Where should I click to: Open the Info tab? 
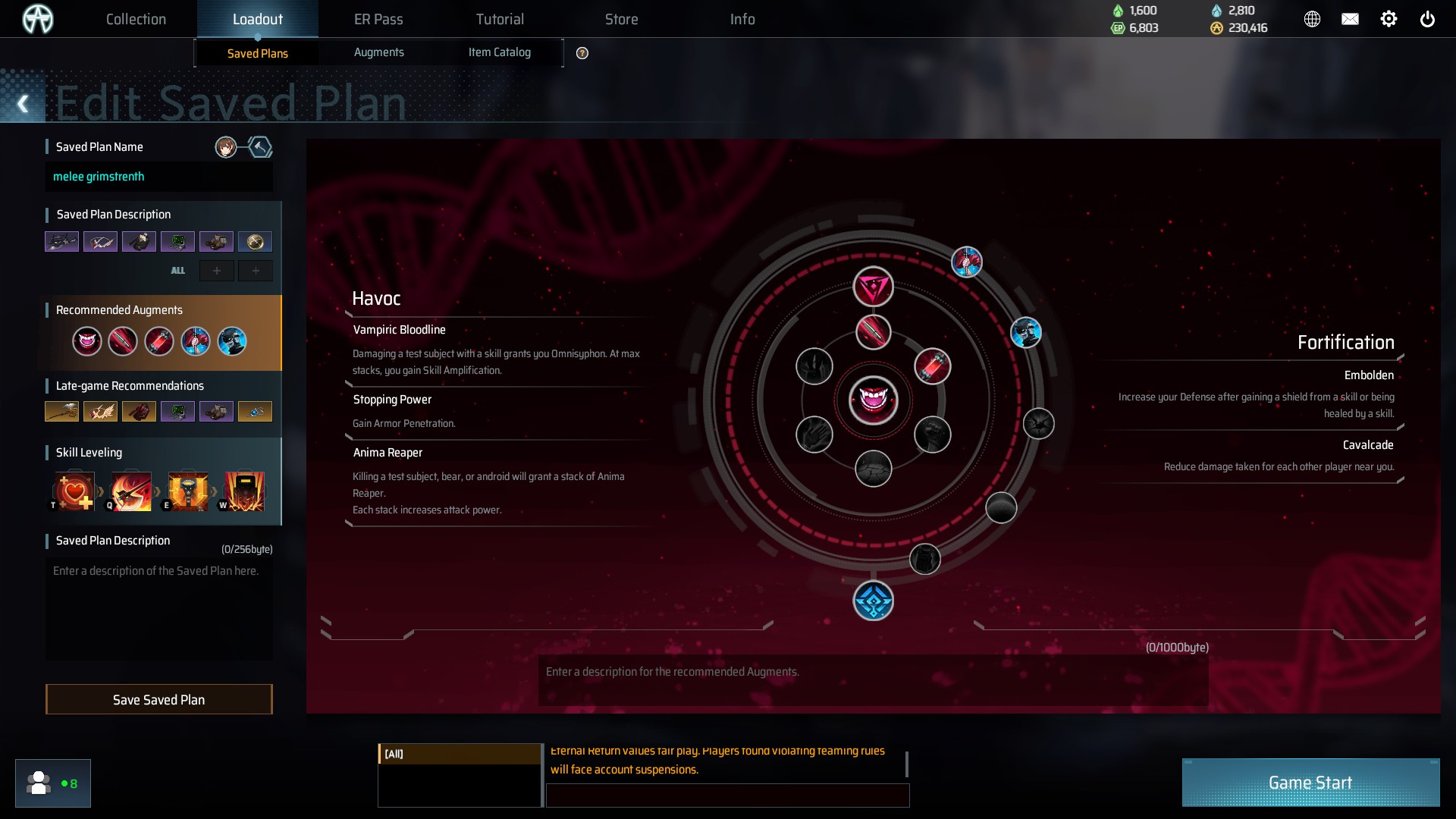pyautogui.click(x=742, y=19)
